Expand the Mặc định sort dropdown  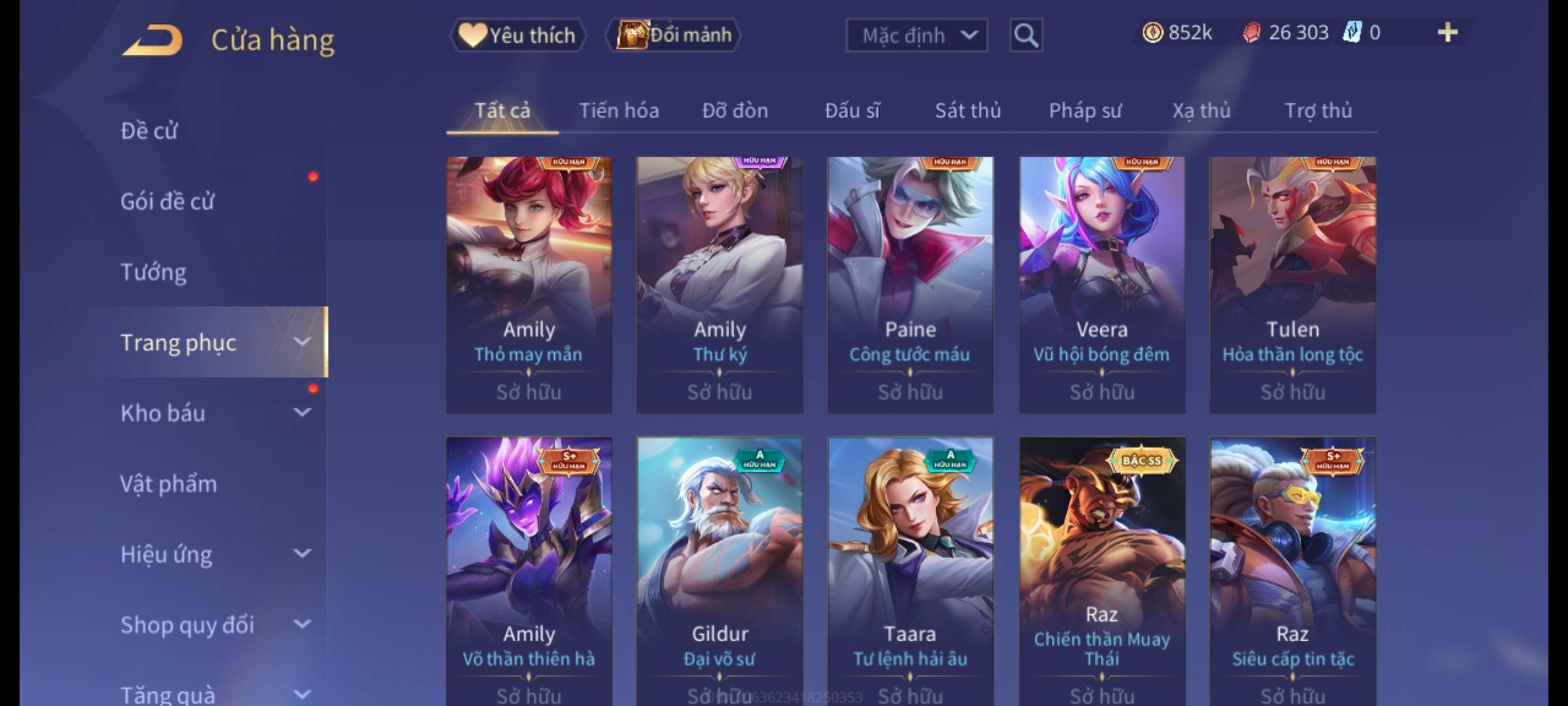pos(916,35)
